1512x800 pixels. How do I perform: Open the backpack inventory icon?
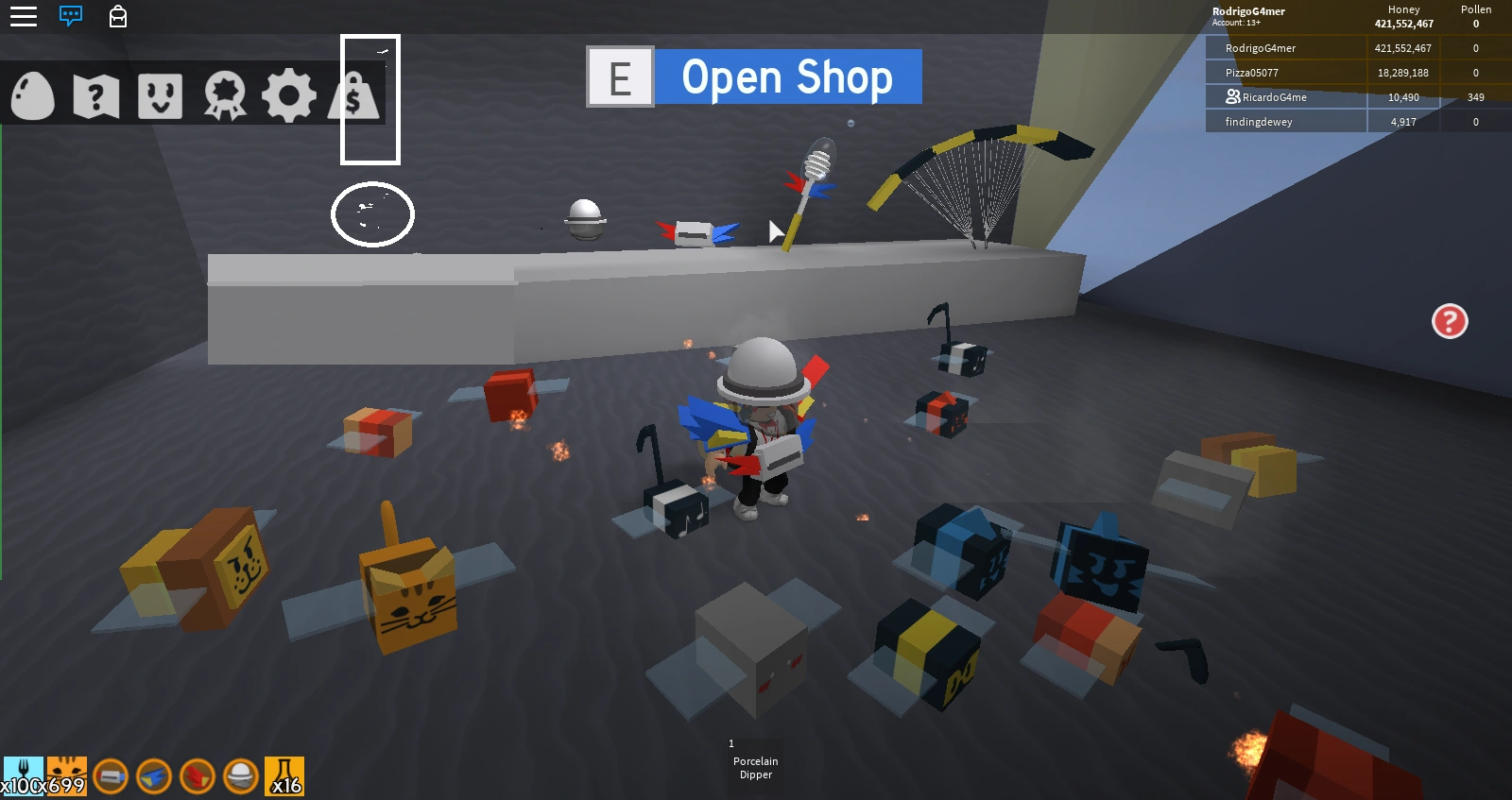(x=117, y=16)
